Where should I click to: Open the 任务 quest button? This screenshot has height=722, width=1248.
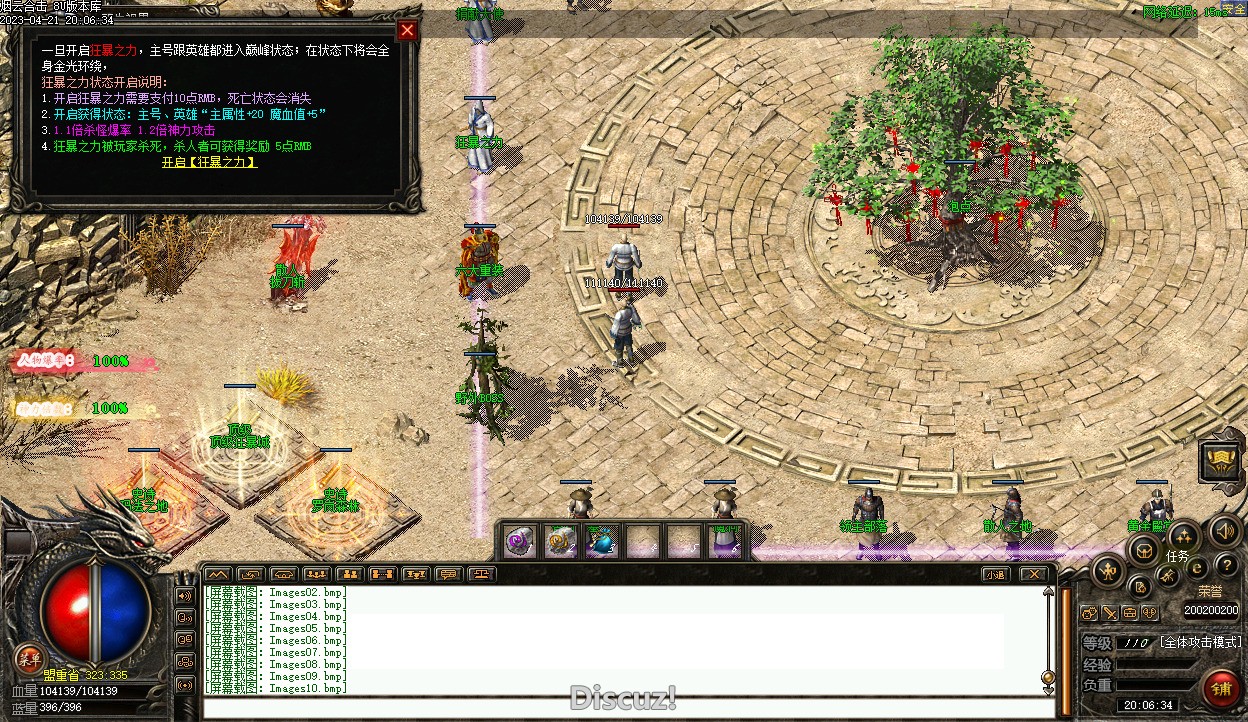[1182, 539]
